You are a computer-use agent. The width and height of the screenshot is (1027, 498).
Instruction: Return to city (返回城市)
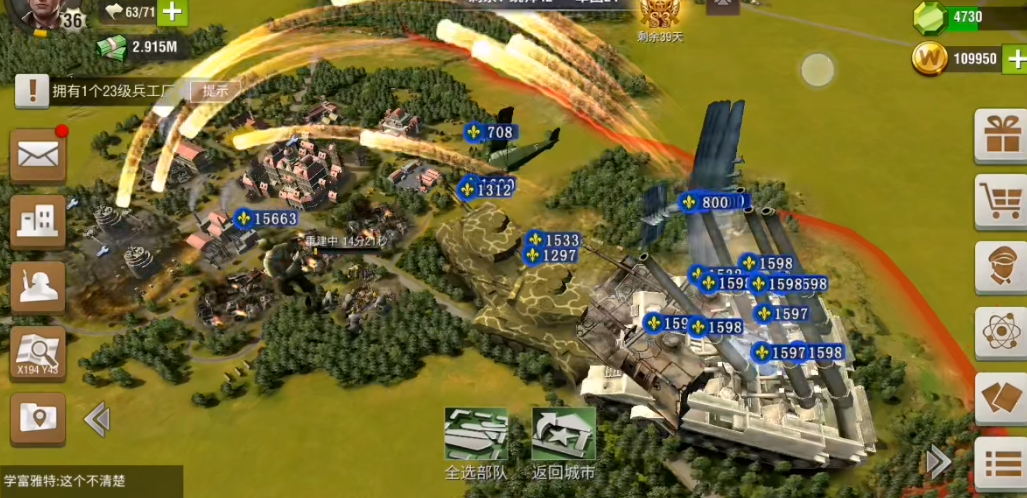pyautogui.click(x=563, y=435)
